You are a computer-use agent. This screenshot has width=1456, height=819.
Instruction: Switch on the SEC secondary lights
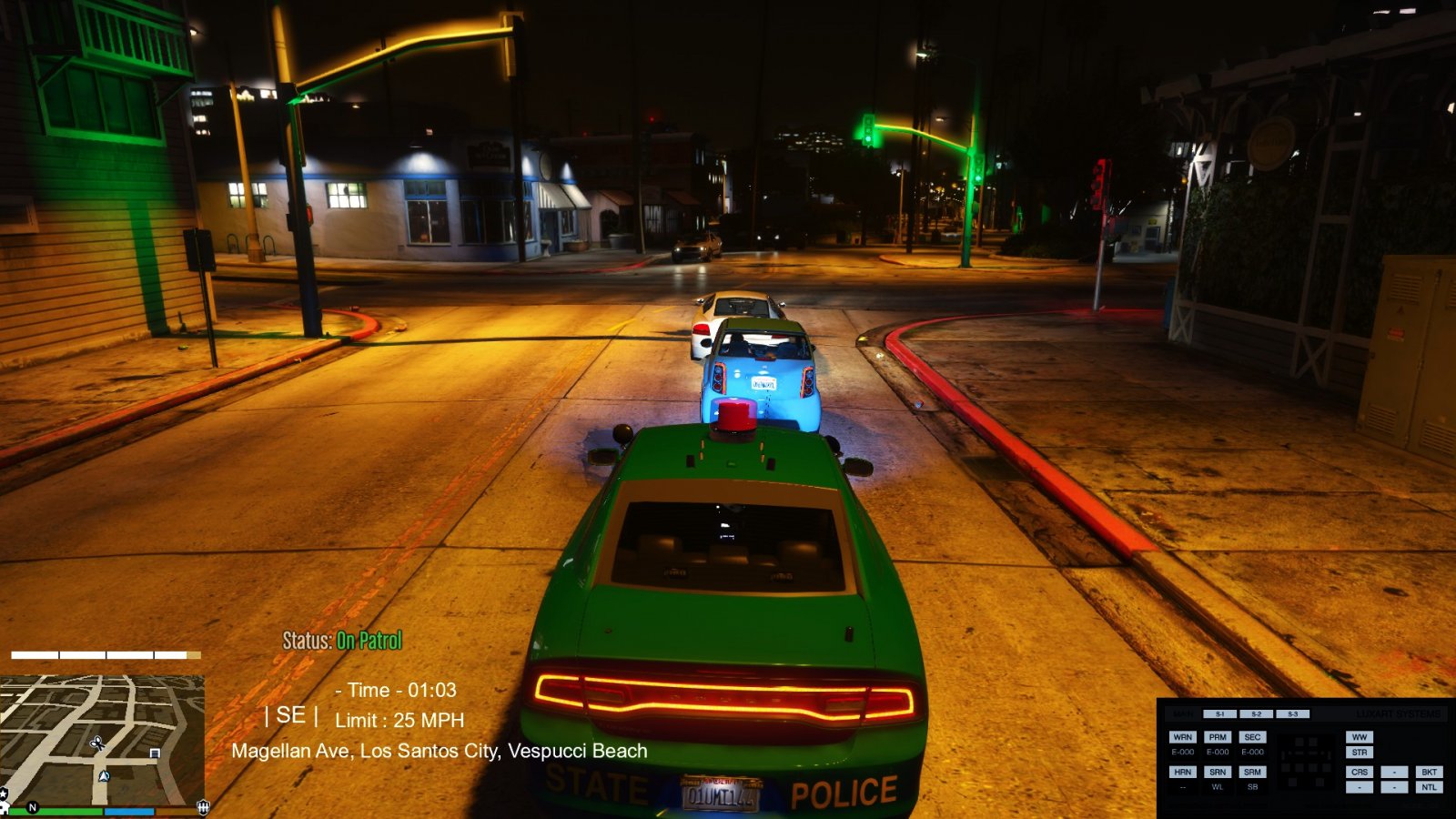[x=1252, y=737]
